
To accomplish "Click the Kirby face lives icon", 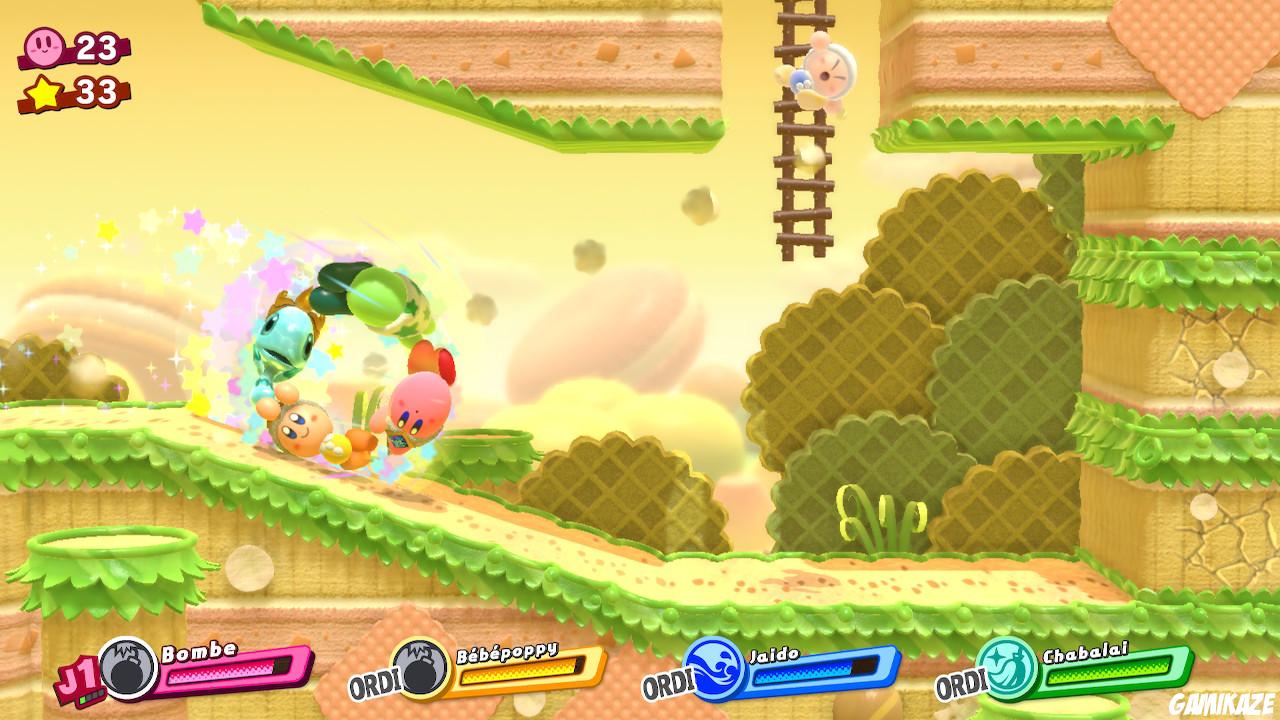I will tap(42, 47).
